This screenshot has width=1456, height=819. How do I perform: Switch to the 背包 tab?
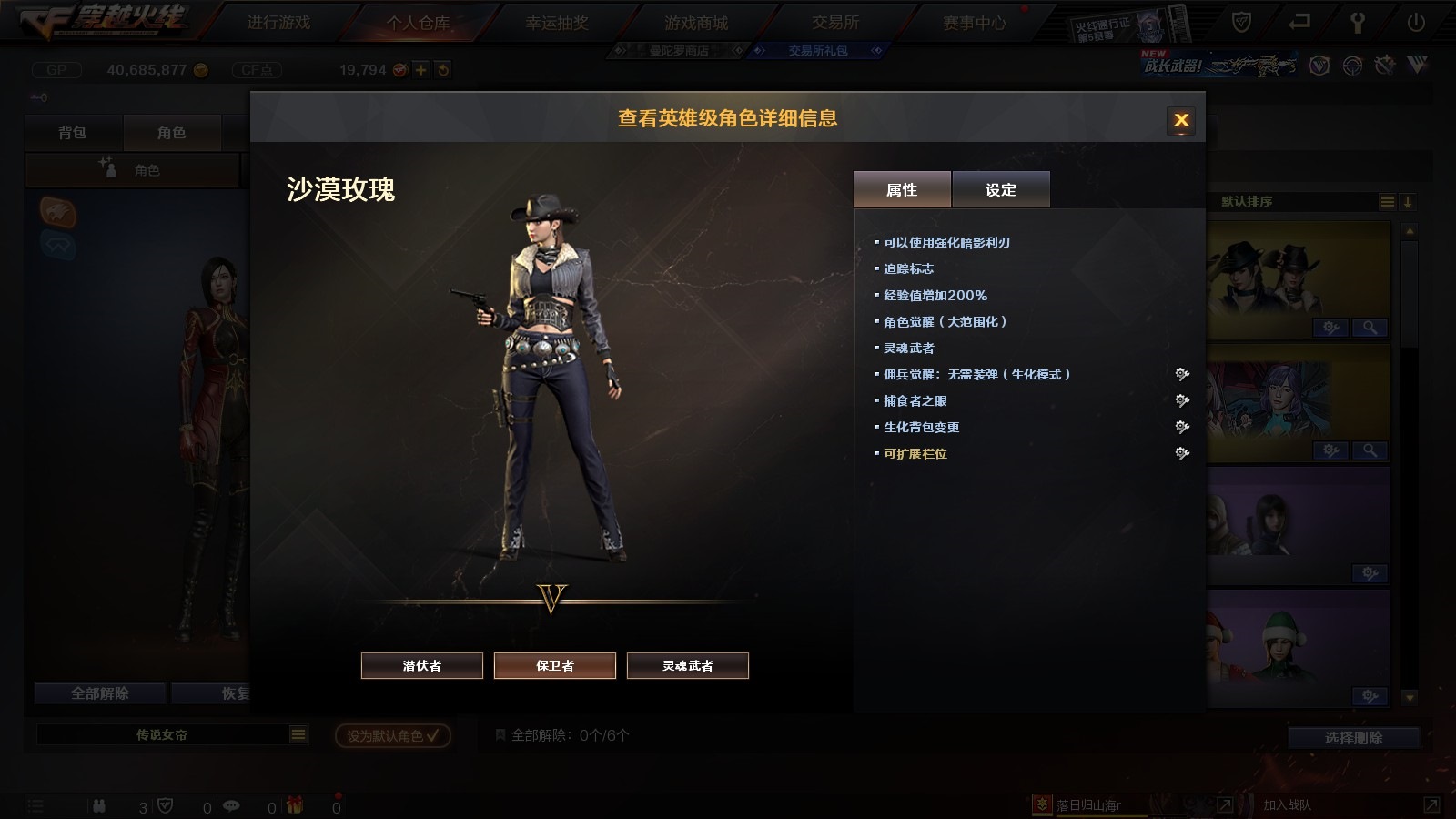(73, 133)
